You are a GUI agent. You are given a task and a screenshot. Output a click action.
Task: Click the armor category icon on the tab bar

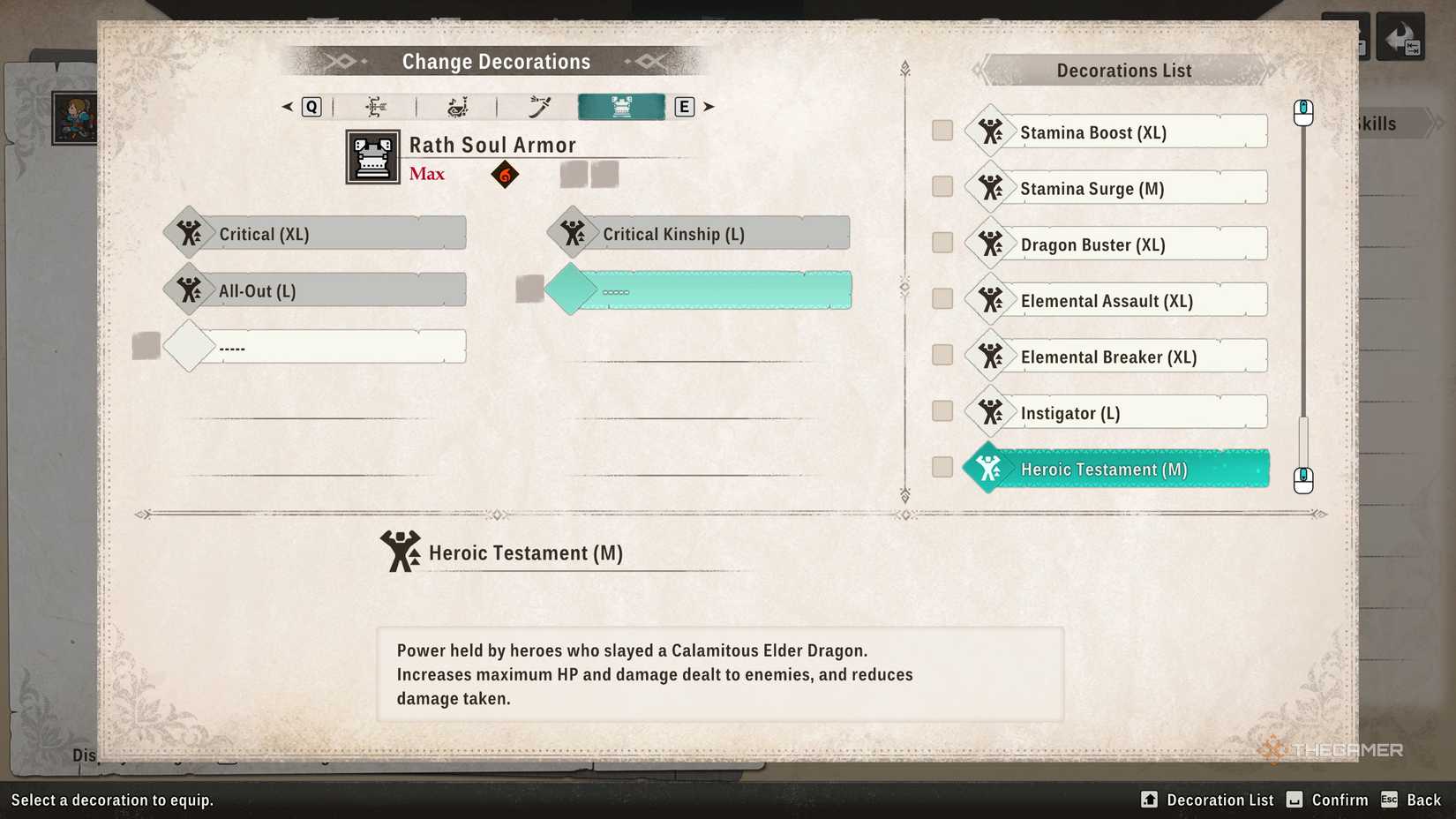(620, 106)
